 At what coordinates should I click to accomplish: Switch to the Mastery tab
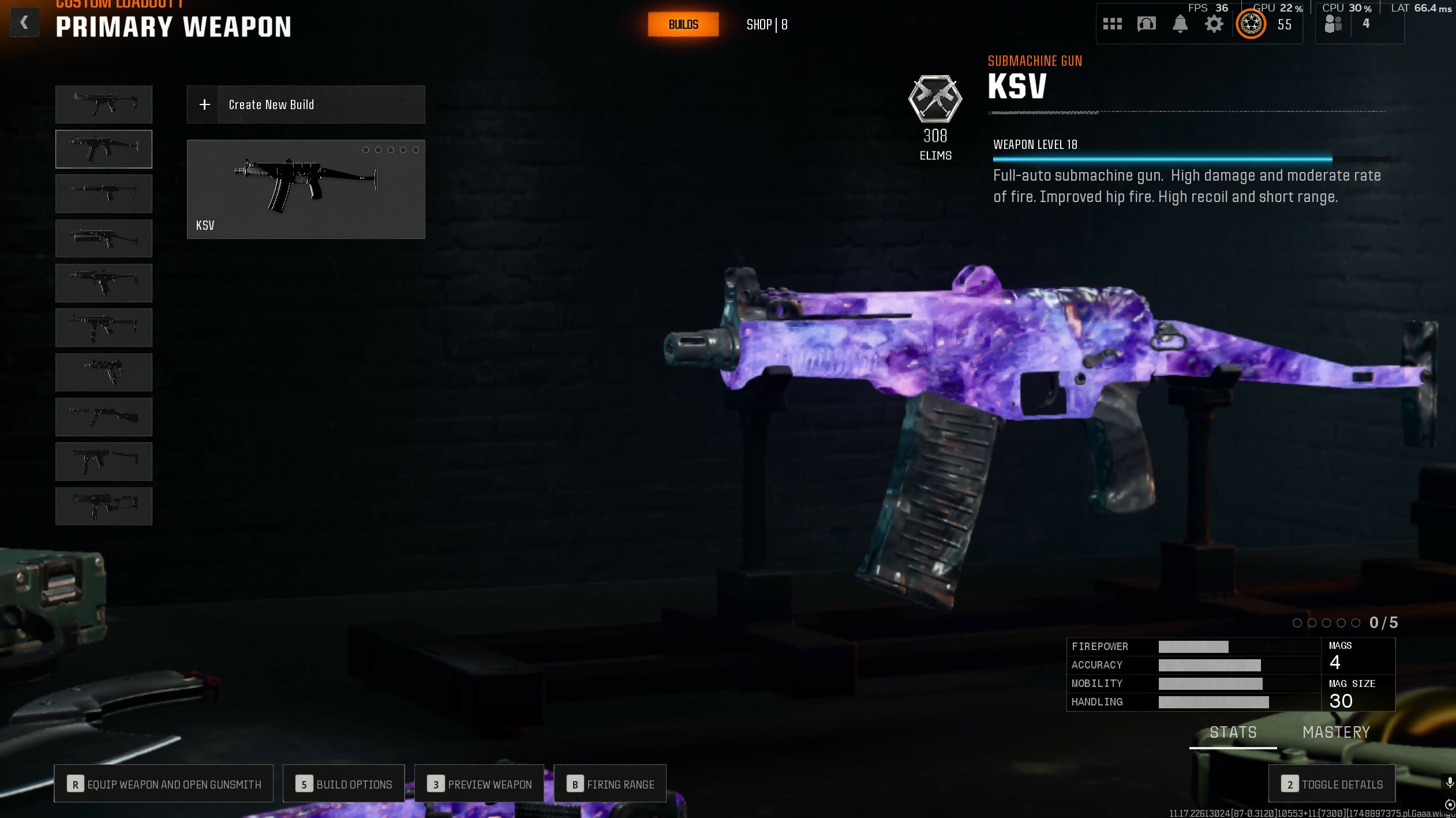coord(1336,733)
